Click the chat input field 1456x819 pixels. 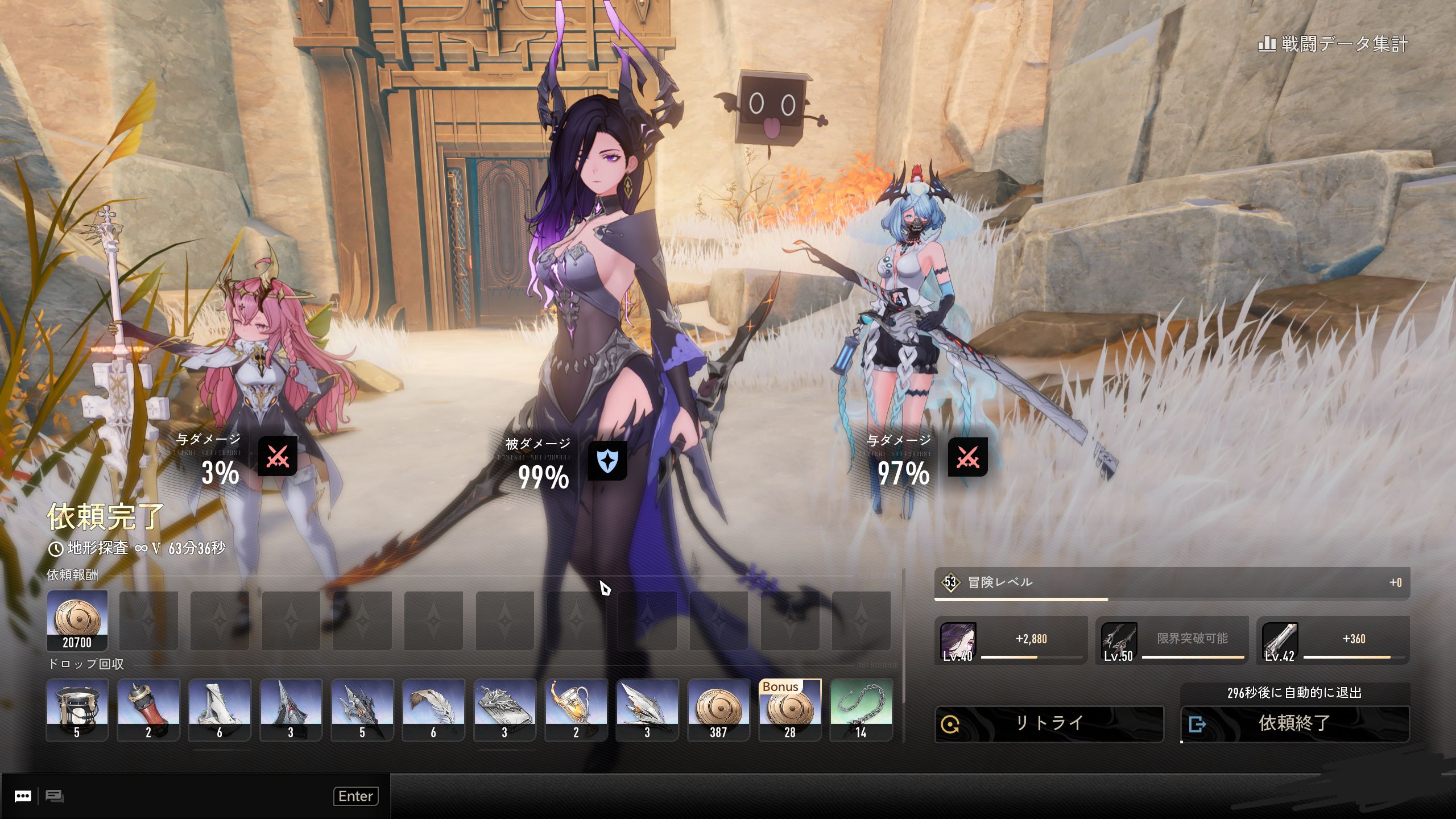[x=199, y=796]
